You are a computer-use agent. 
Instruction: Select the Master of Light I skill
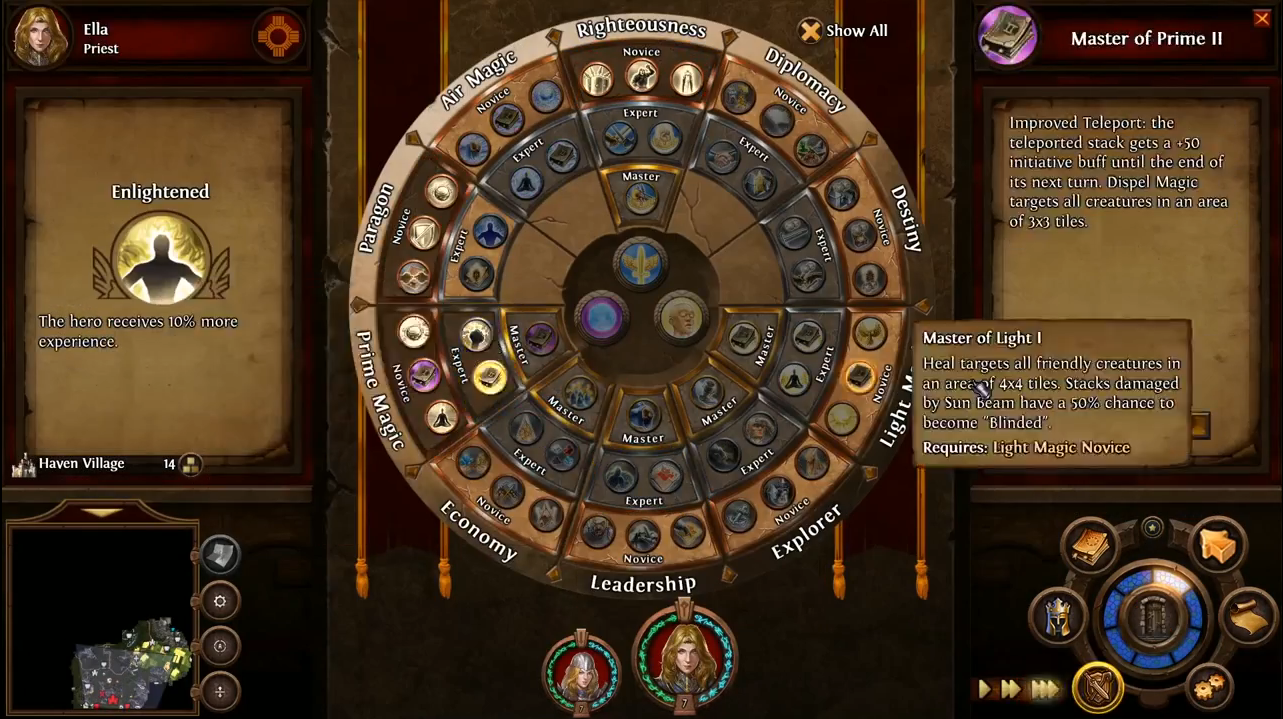coord(859,377)
